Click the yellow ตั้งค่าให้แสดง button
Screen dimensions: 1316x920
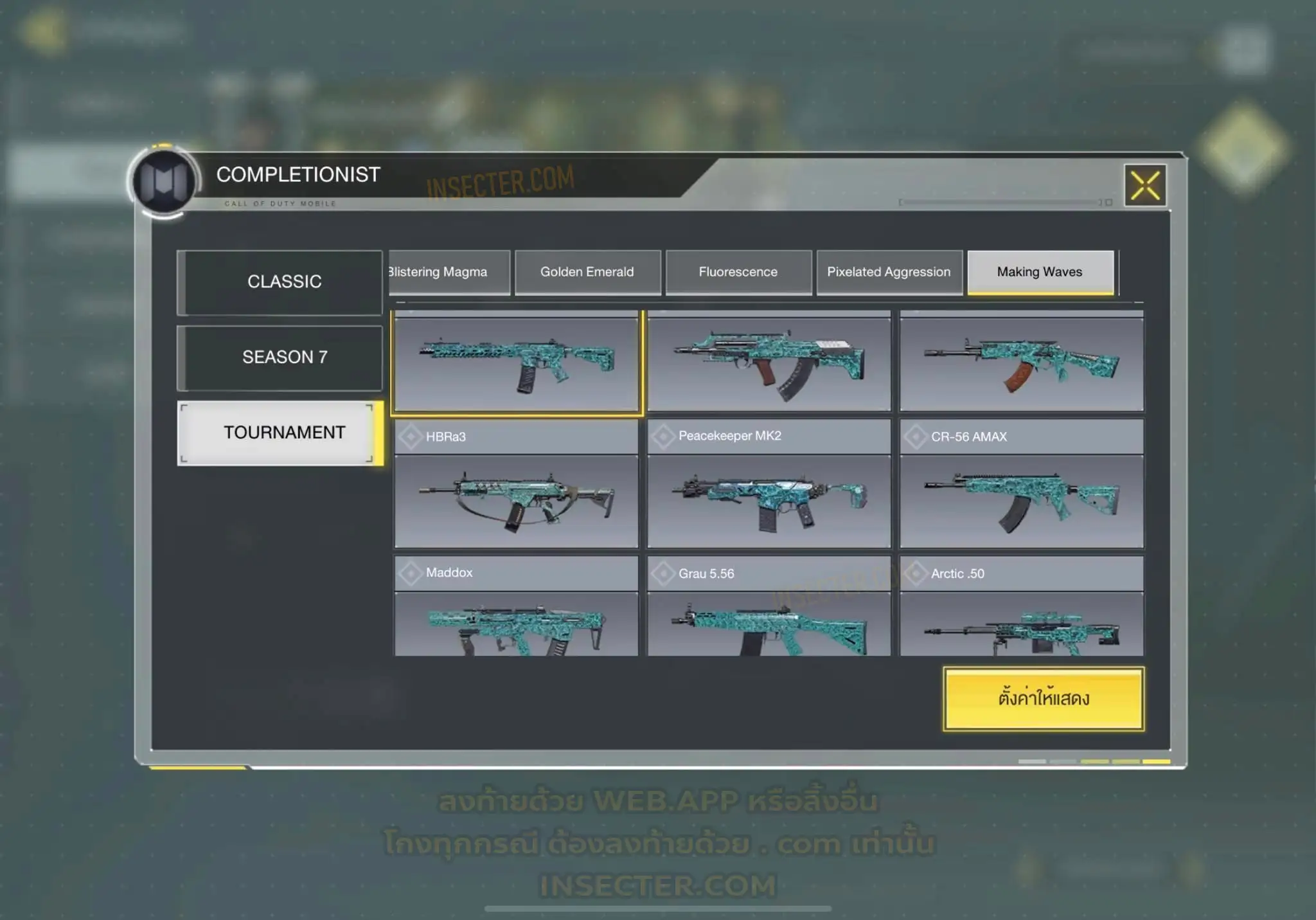pos(1044,699)
